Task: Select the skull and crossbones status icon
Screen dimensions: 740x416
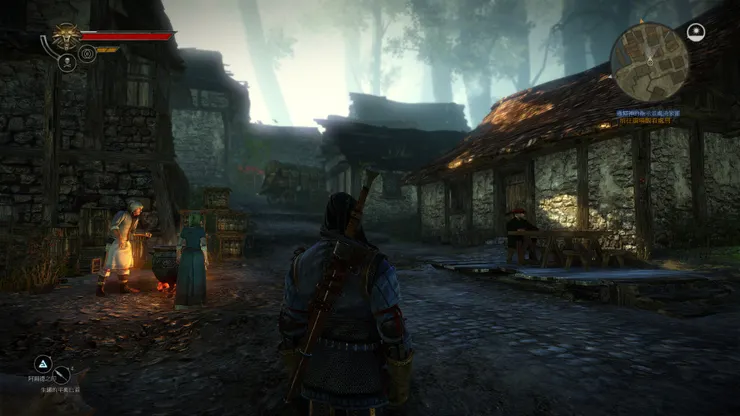Action: [x=67, y=62]
